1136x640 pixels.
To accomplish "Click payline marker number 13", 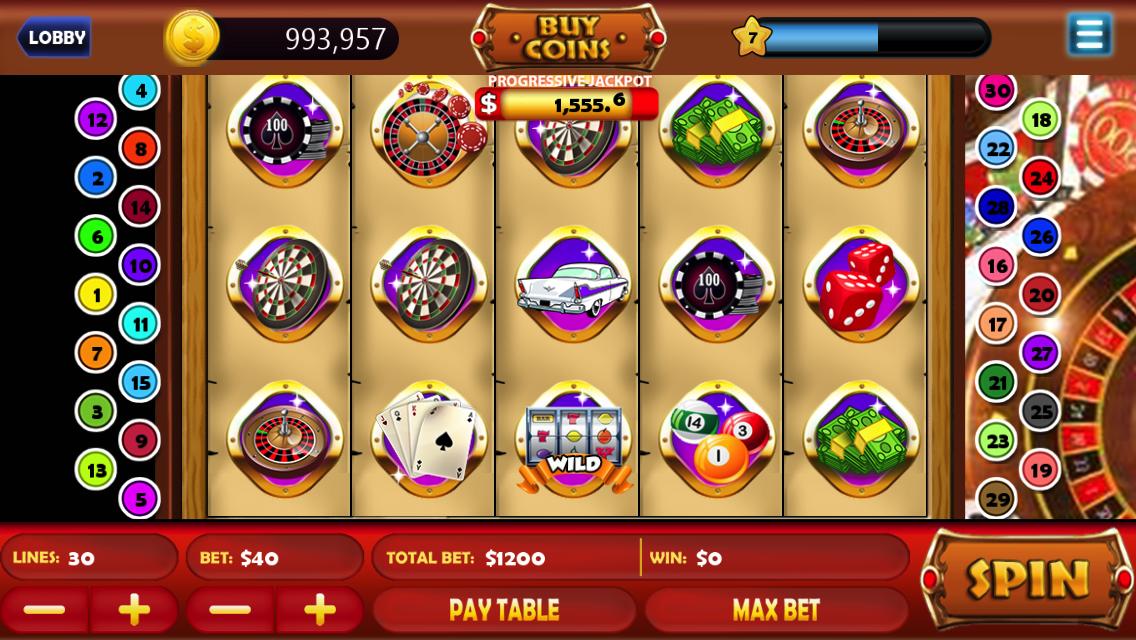I will [x=97, y=469].
